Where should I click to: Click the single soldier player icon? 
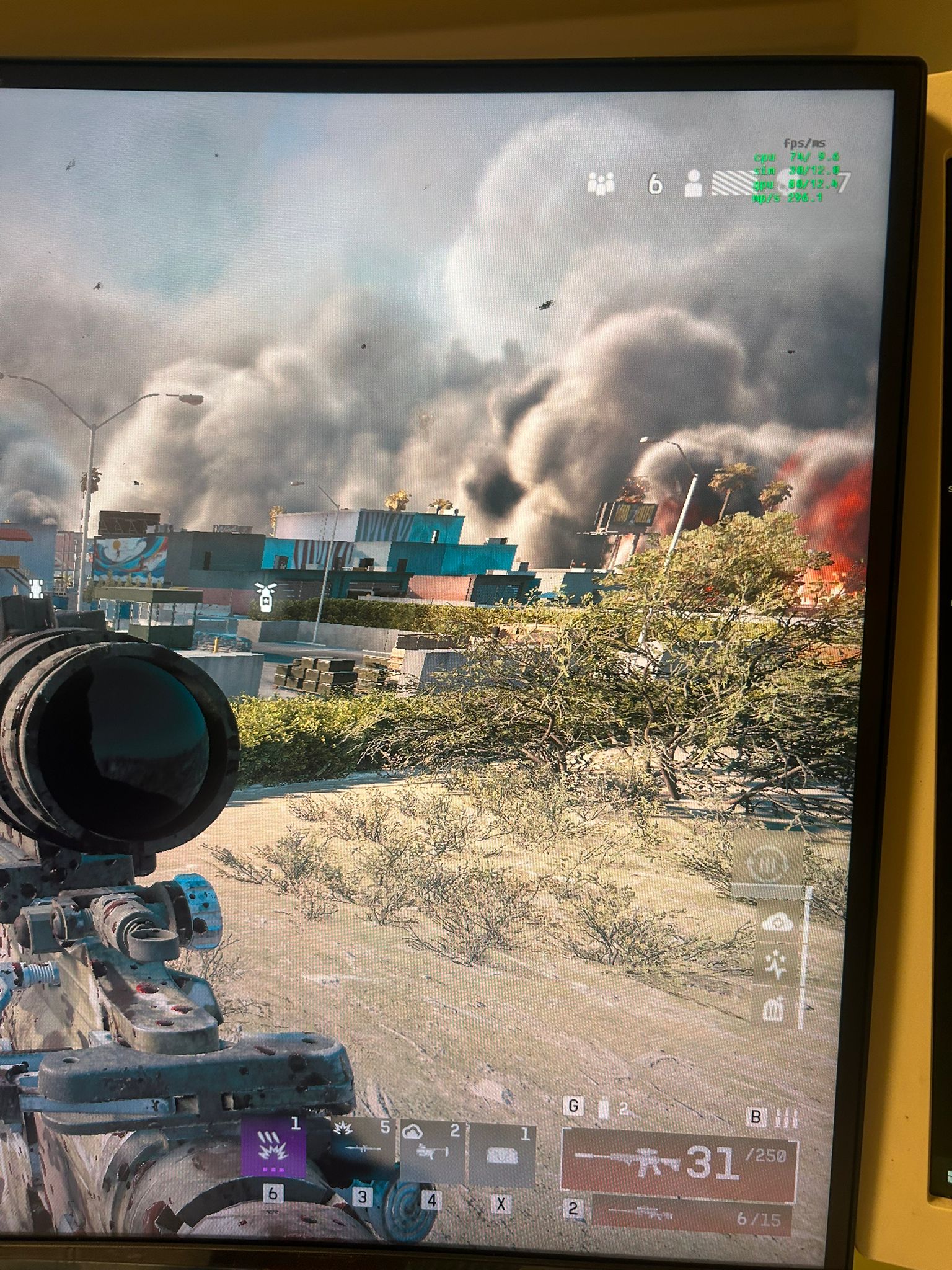point(693,183)
